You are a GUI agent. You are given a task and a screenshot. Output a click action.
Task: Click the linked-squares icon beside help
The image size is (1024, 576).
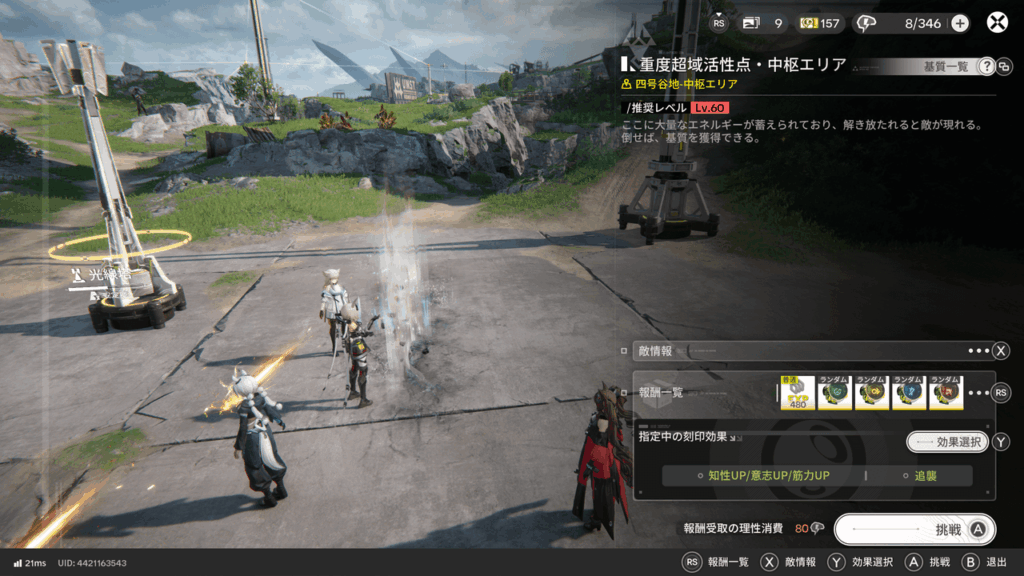point(1004,67)
